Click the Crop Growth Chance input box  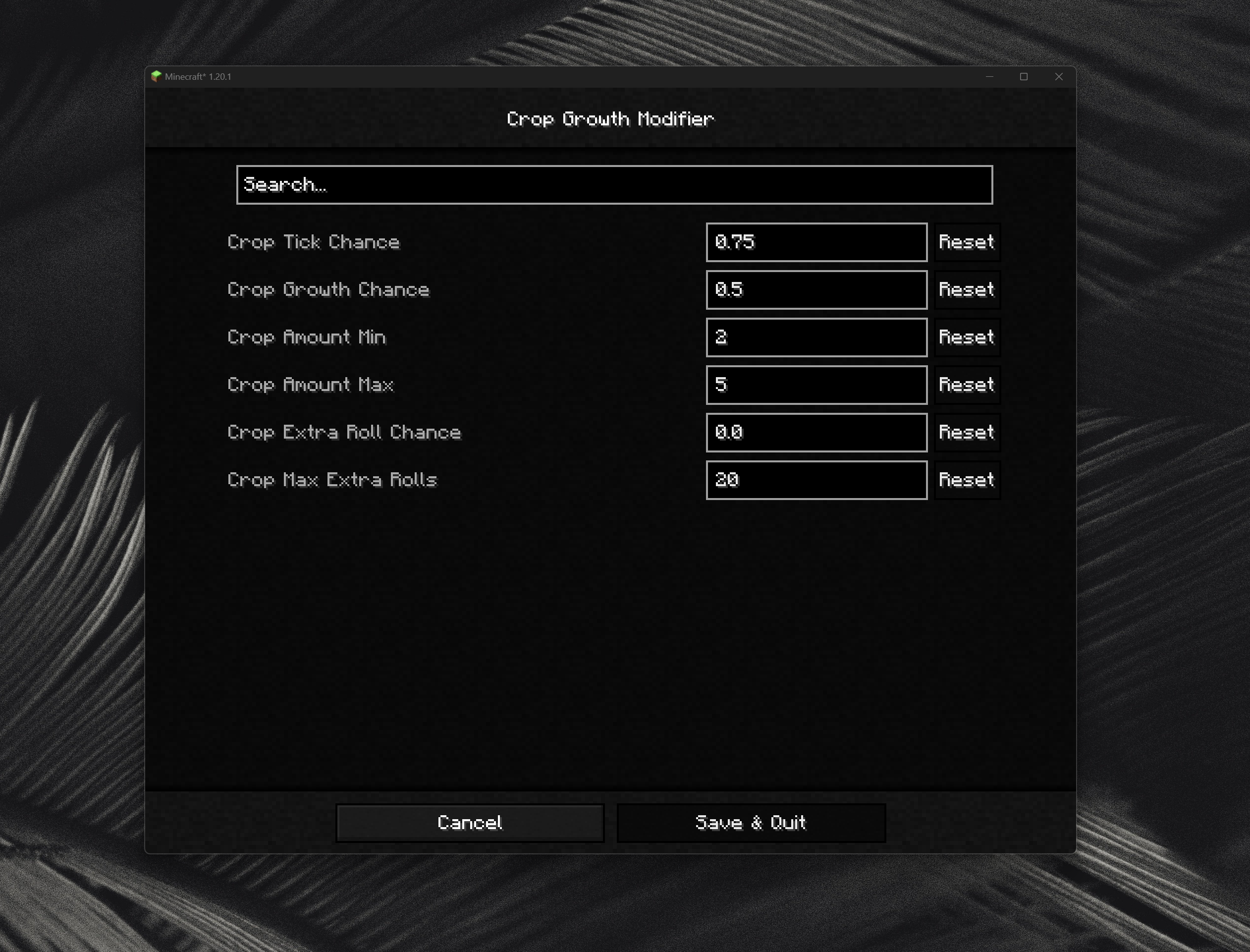click(x=815, y=289)
